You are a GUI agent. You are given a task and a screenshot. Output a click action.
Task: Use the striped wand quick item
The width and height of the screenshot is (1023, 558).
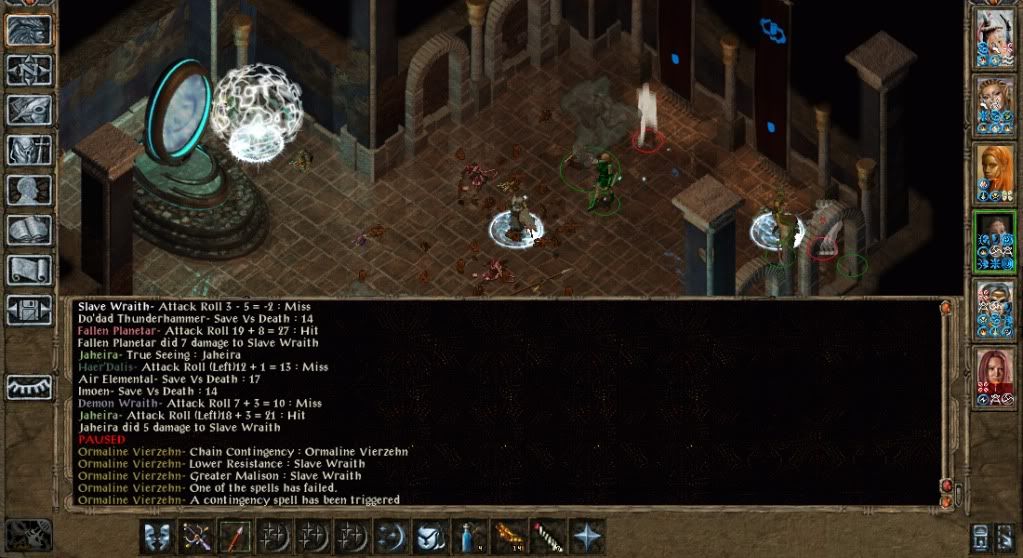548,537
